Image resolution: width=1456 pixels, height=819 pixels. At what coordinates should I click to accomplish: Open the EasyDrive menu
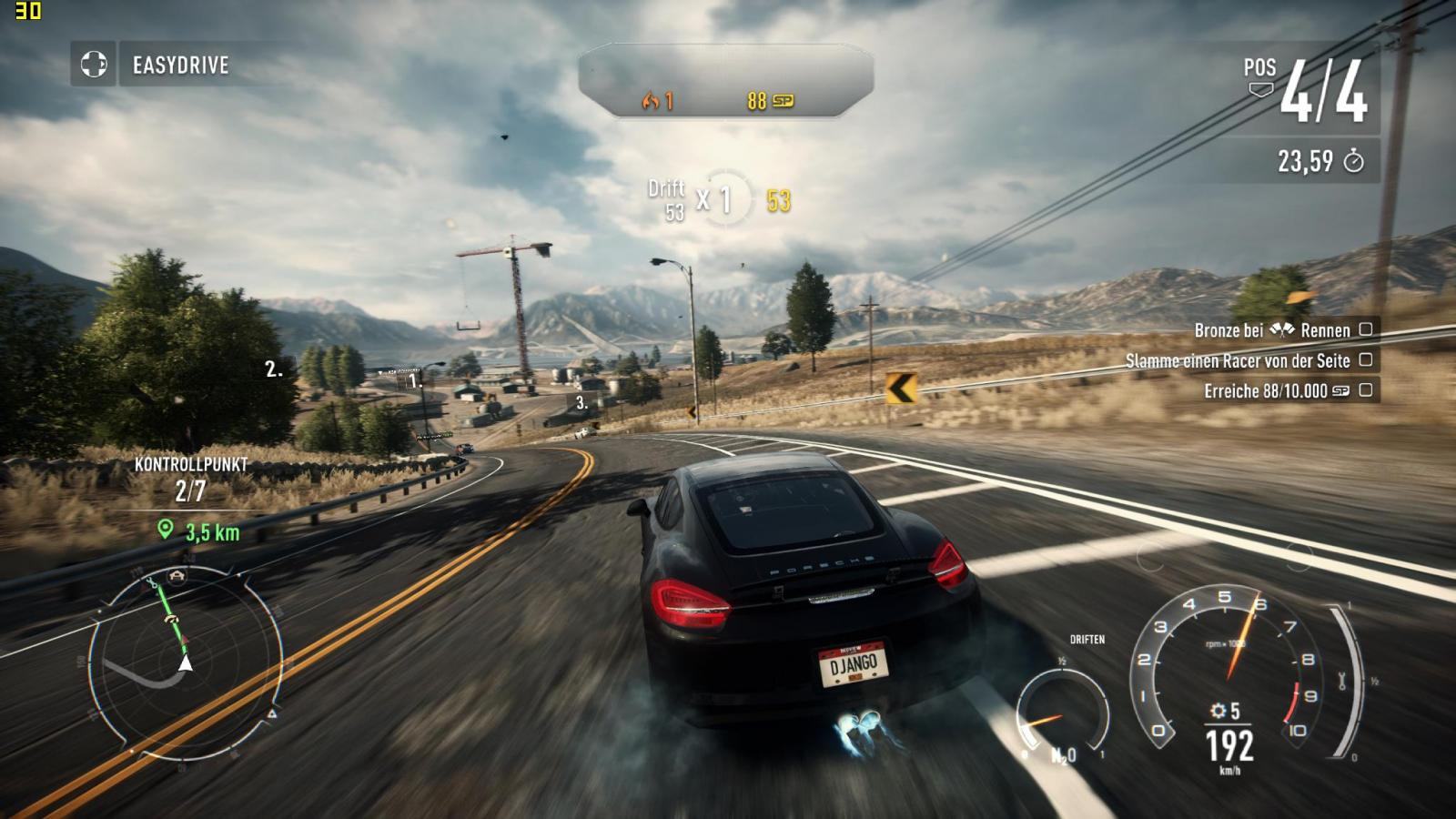[180, 66]
